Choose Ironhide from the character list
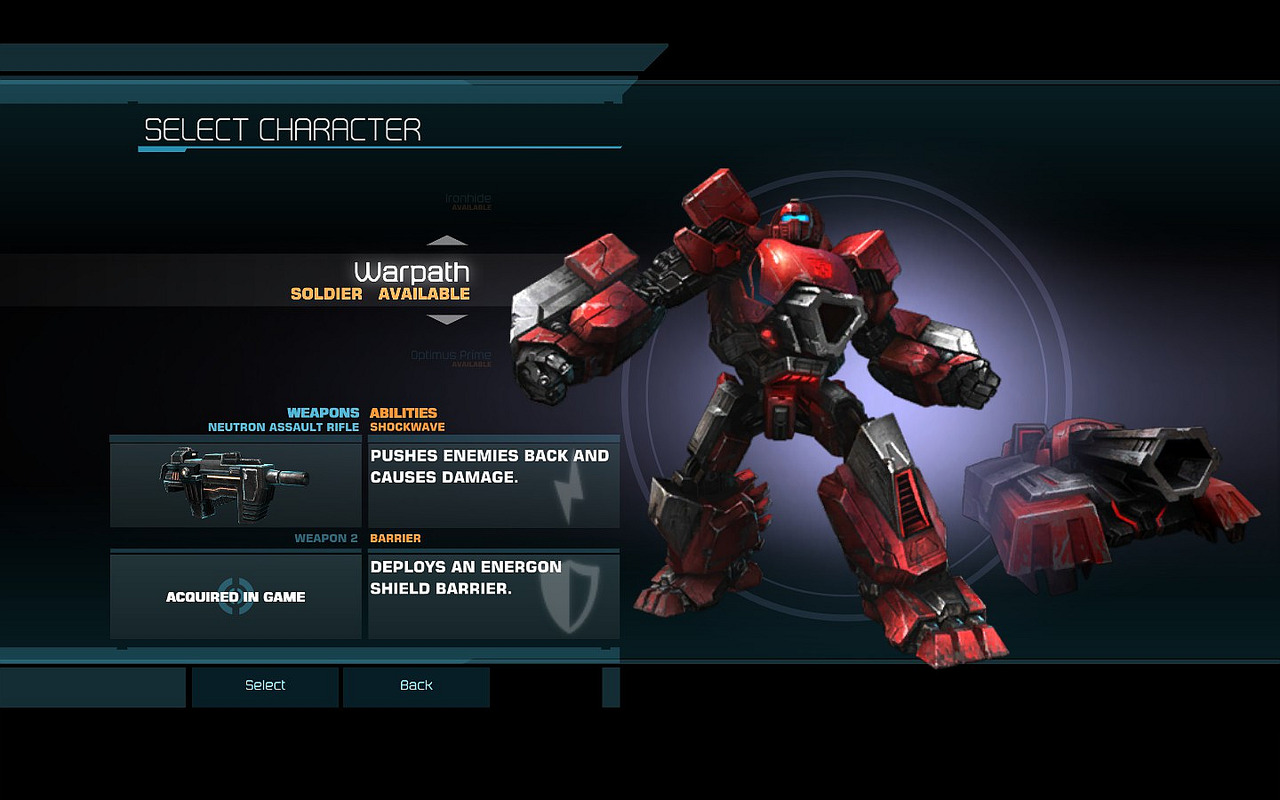 click(467, 200)
